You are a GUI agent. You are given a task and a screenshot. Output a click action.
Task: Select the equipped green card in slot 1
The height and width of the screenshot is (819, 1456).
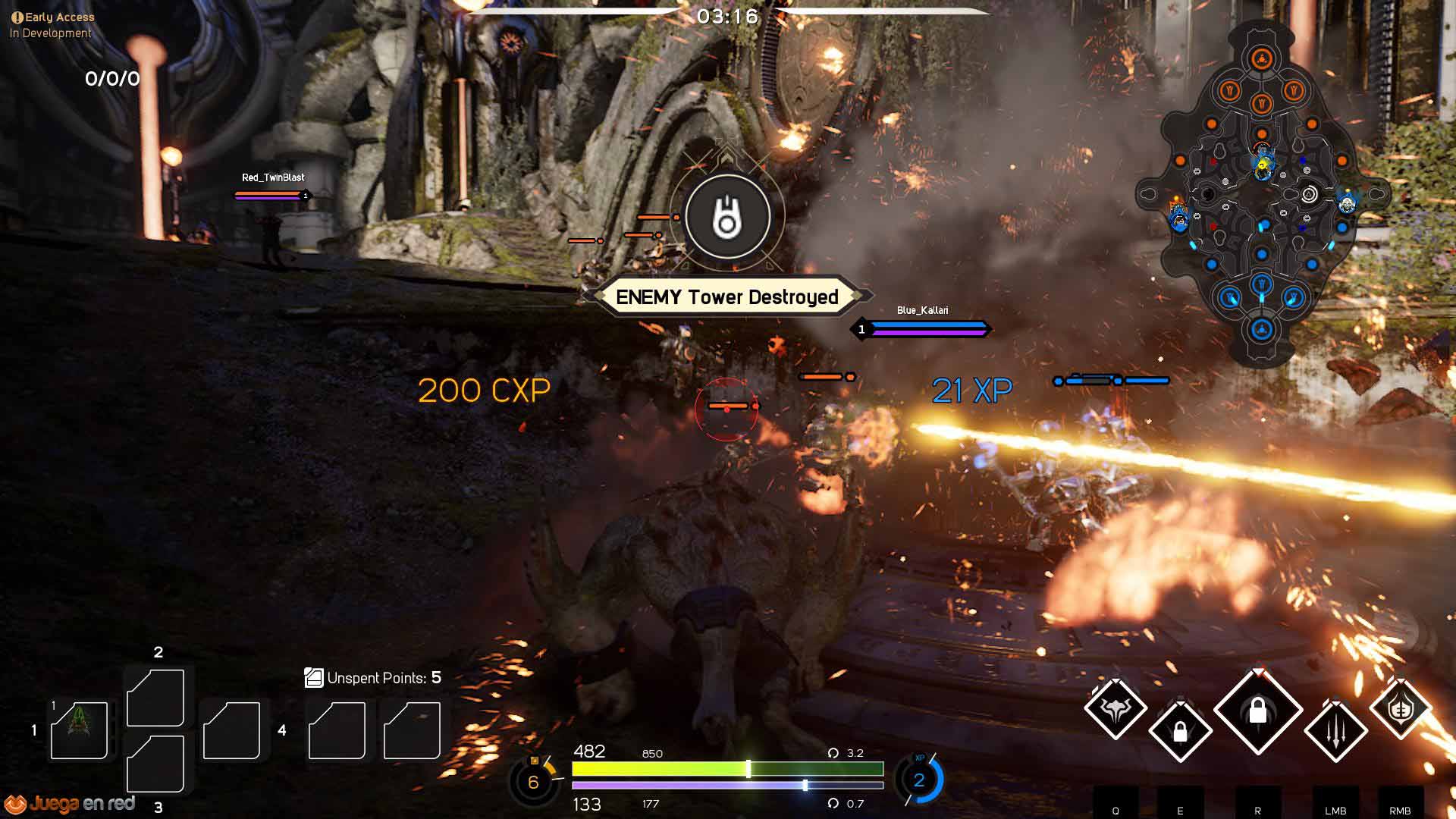point(79,730)
